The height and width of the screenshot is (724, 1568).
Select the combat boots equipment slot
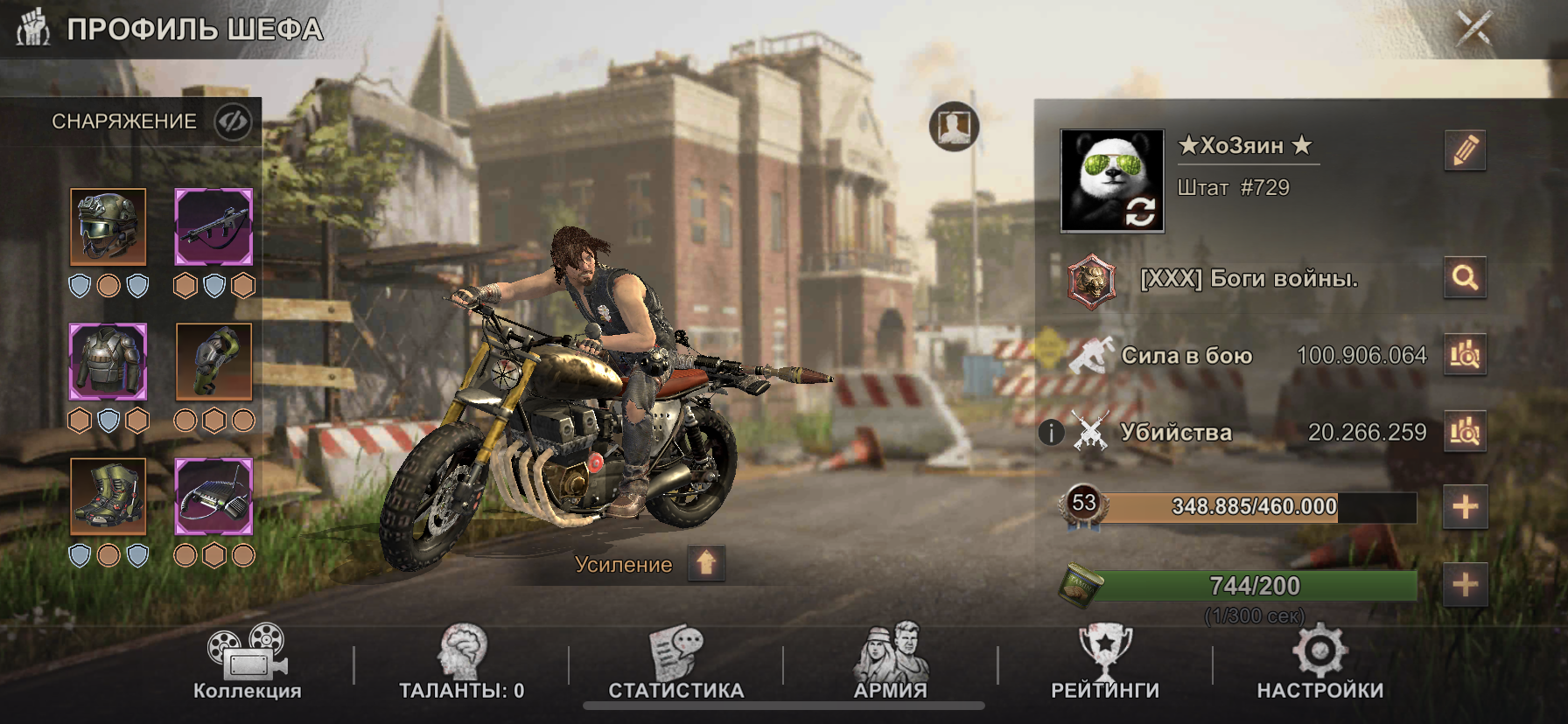[x=108, y=496]
